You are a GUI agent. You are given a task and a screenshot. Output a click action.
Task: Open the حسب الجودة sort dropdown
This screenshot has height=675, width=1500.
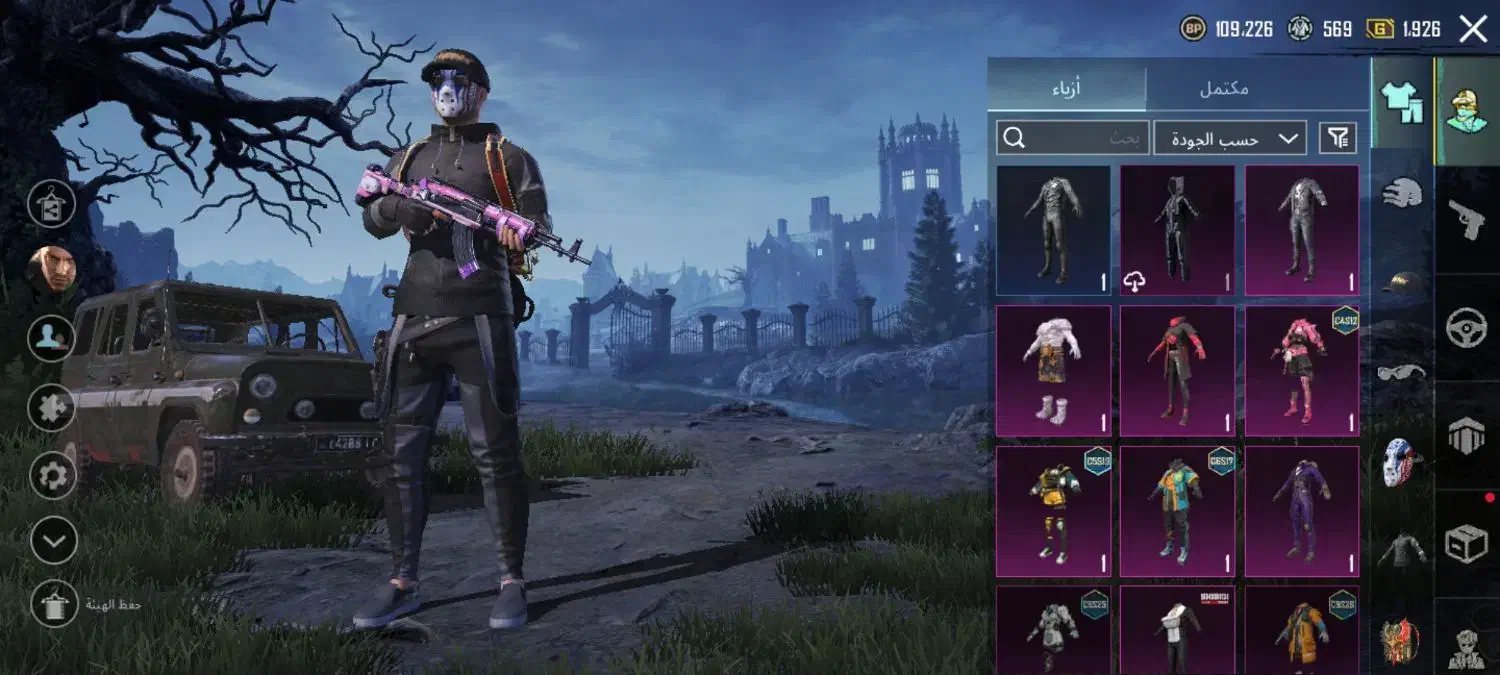(1230, 138)
